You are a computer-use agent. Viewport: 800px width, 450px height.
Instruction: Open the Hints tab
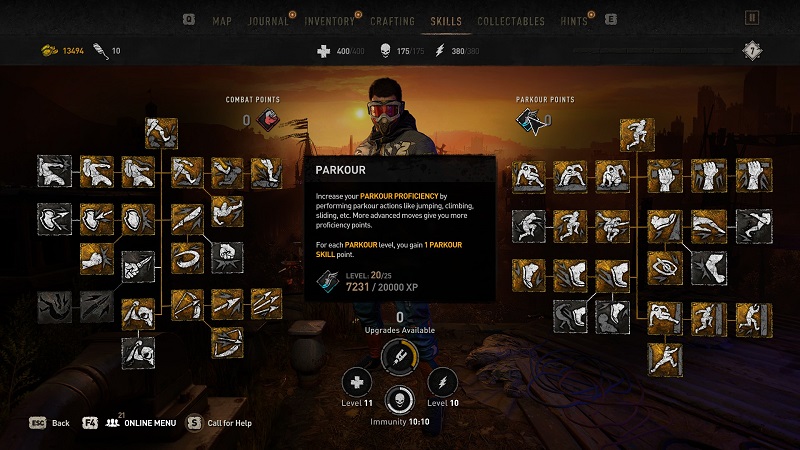click(x=574, y=21)
